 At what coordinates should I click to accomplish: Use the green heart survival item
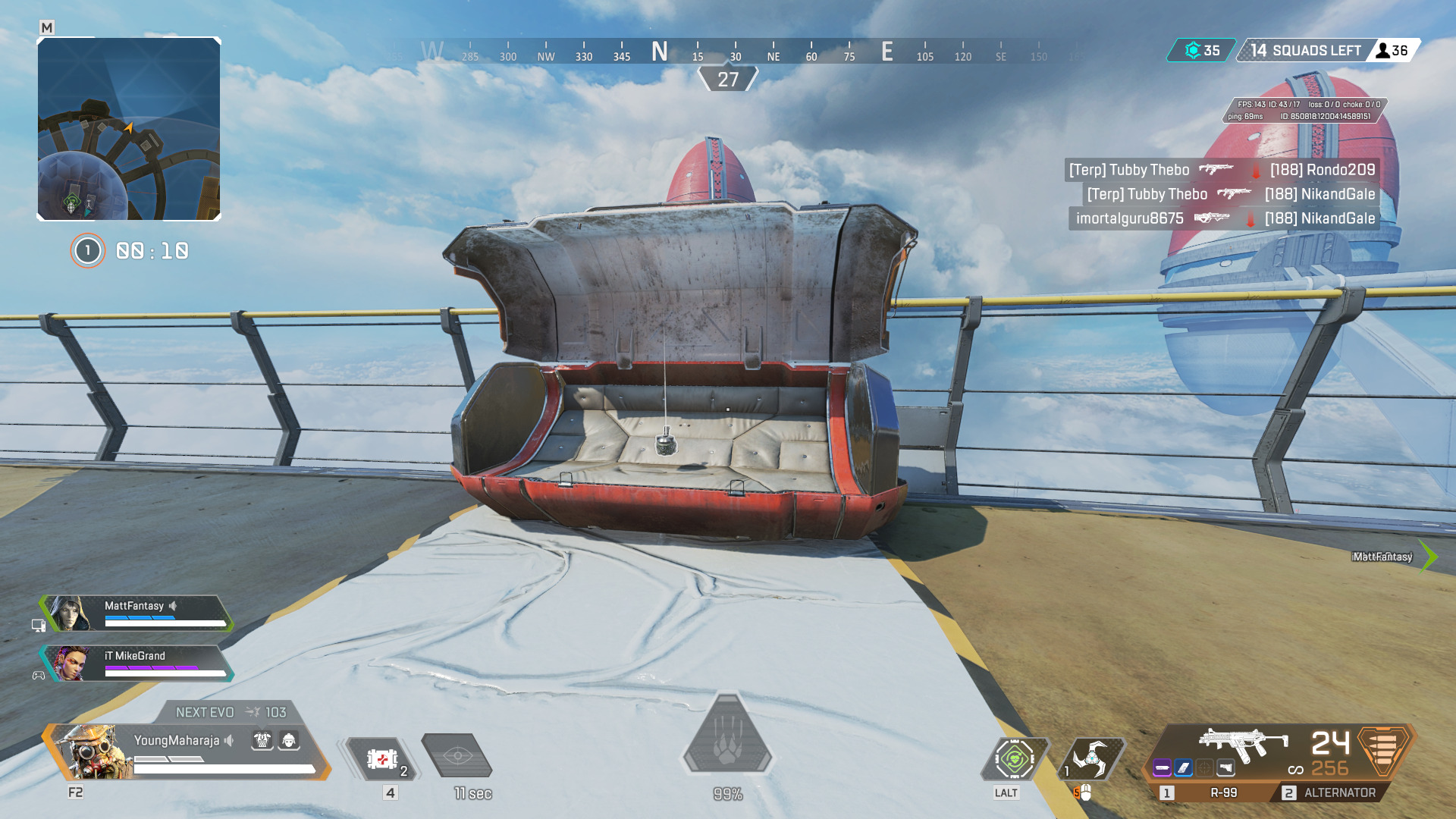pyautogui.click(x=1015, y=758)
